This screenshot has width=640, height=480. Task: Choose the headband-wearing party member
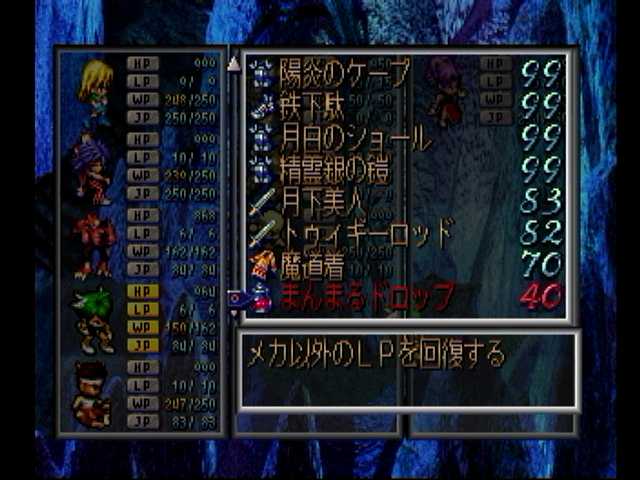tap(92, 394)
